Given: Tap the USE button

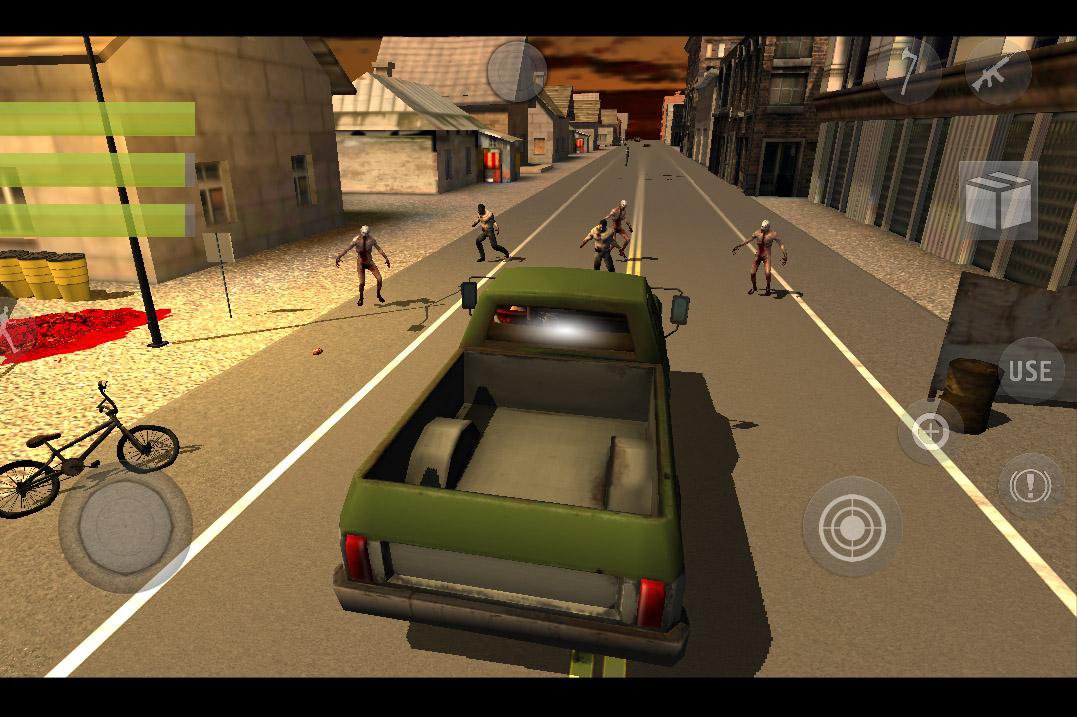Looking at the screenshot, I should click(x=1030, y=371).
